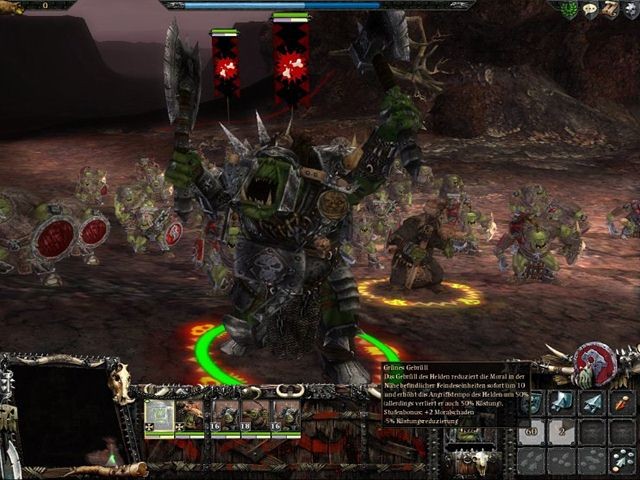Choose the double arrow command icon

pos(562,402)
